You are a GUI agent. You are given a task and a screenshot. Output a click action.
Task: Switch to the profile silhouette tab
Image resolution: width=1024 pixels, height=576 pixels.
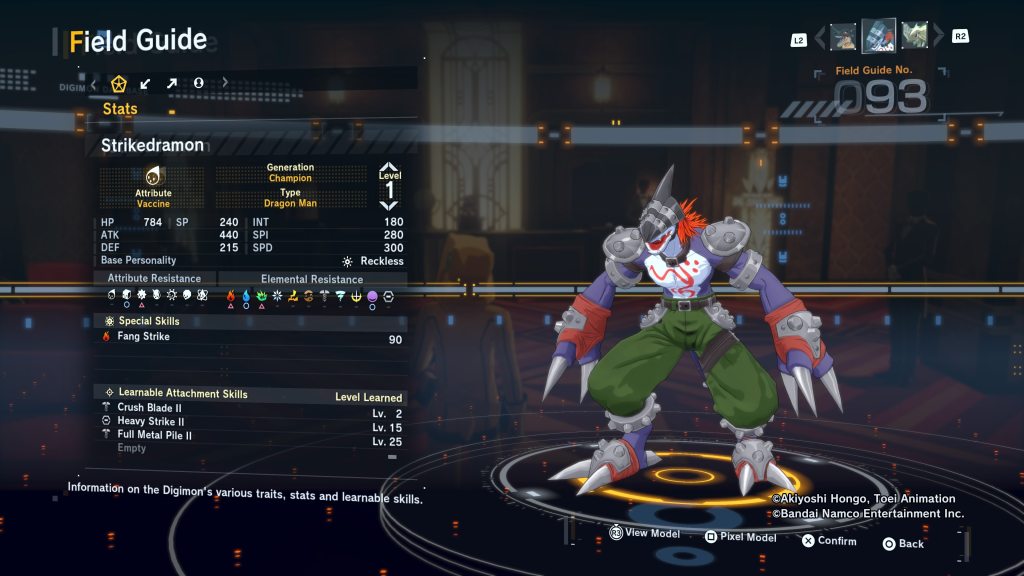click(x=198, y=83)
